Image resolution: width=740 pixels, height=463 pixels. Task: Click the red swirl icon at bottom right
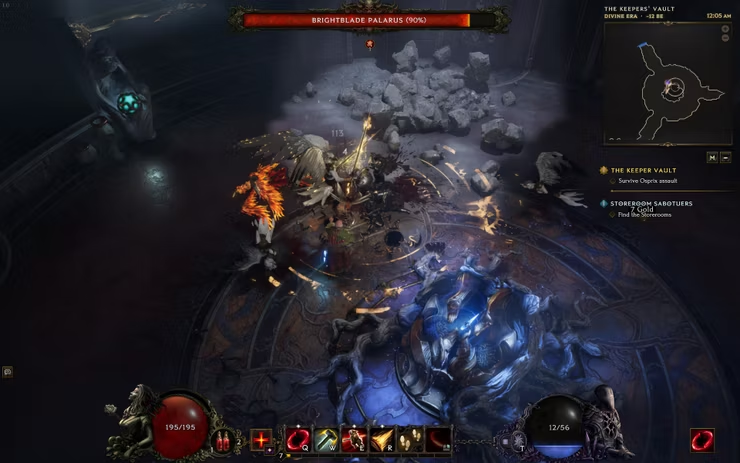[x=702, y=439]
